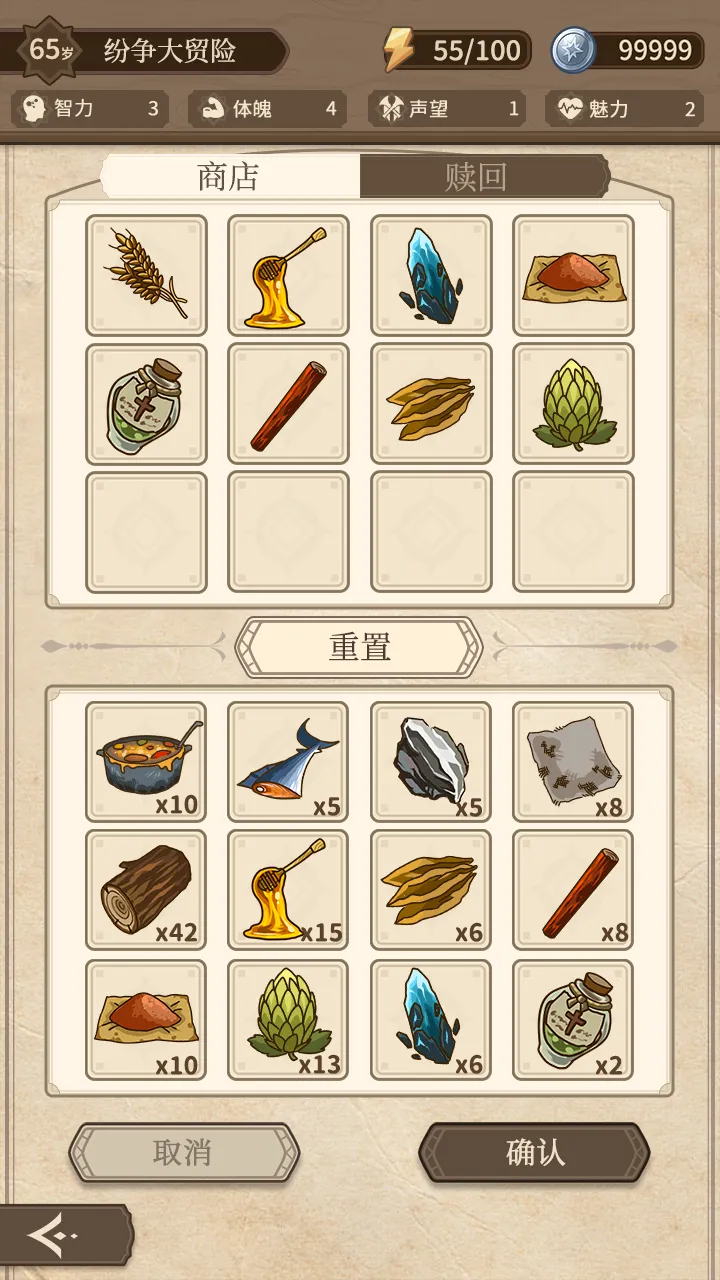Pick the hops stack of 13
The height and width of the screenshot is (1280, 720).
tap(288, 1020)
